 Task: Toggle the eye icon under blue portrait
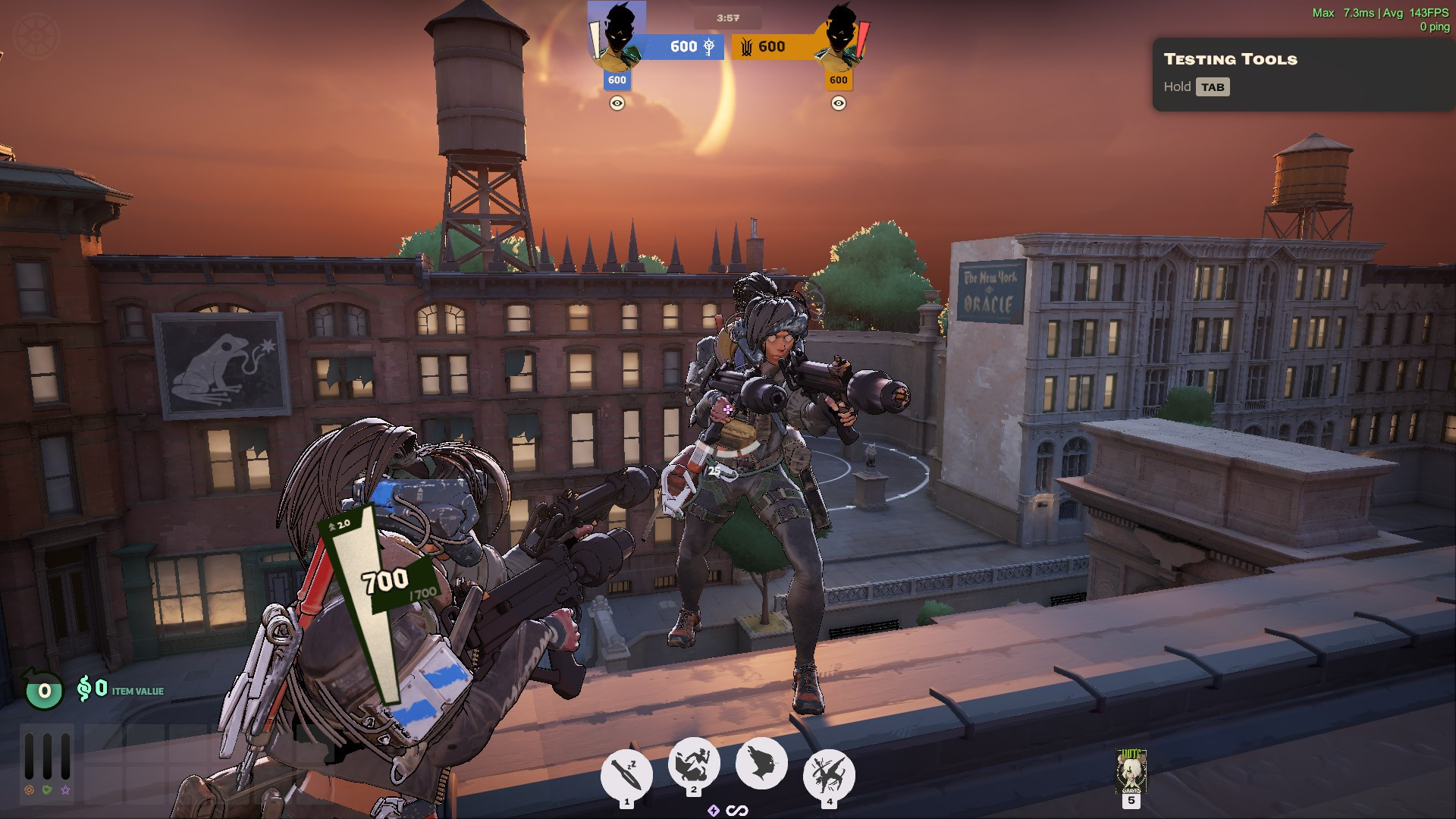coord(617,103)
